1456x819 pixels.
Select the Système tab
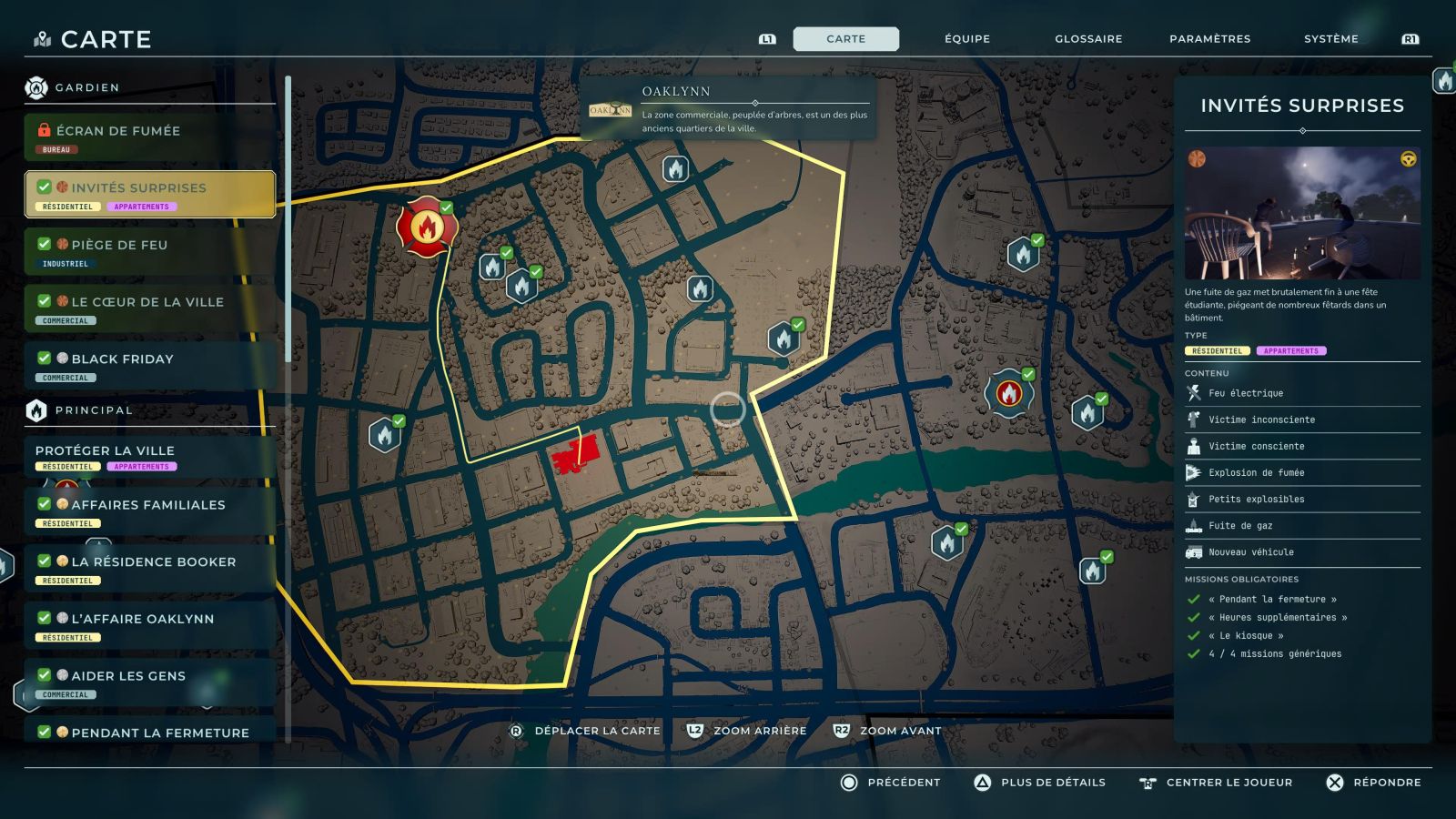point(1330,39)
